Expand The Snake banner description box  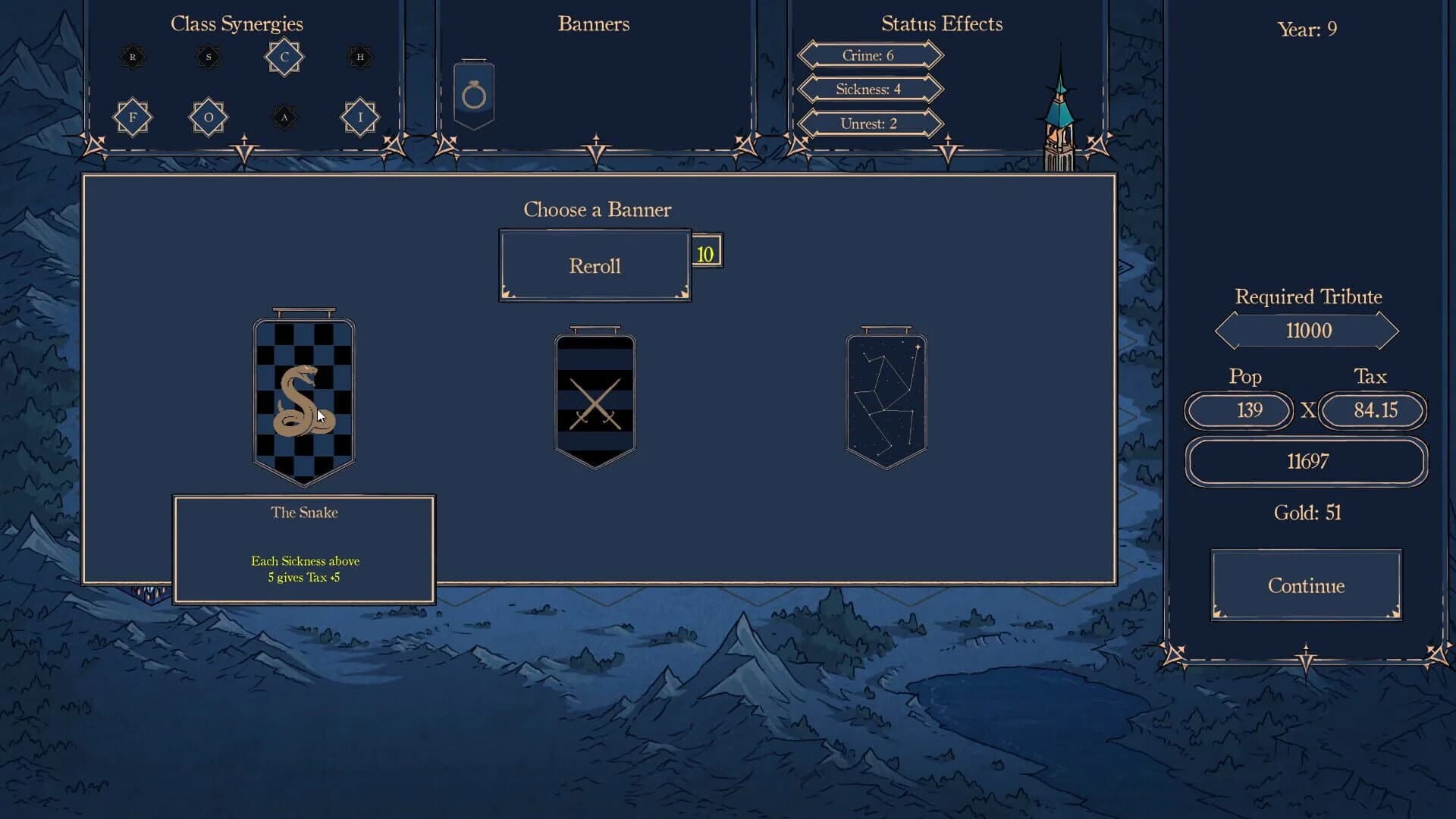coord(305,548)
